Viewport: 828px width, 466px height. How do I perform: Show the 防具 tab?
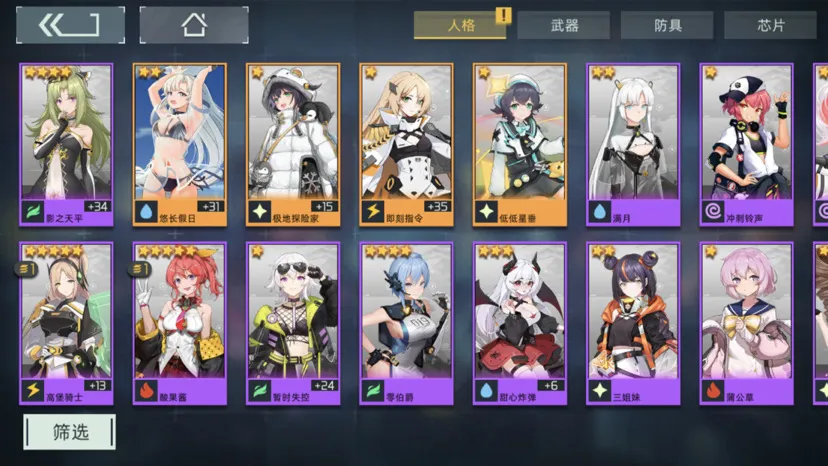click(666, 26)
